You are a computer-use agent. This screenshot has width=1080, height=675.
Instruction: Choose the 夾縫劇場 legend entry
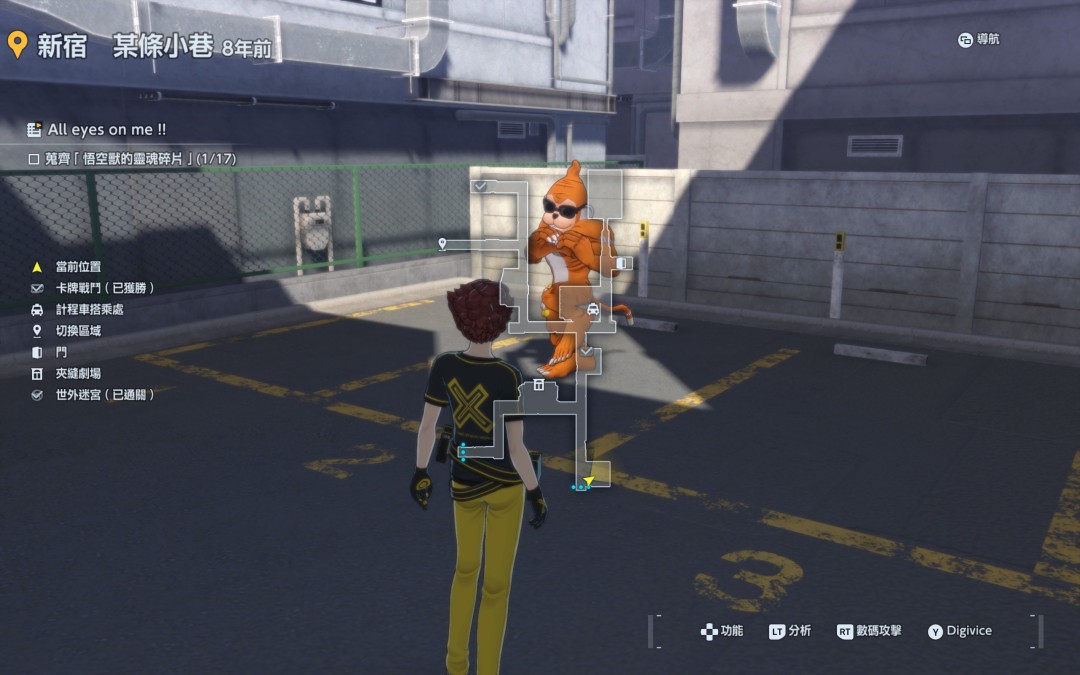(78, 374)
